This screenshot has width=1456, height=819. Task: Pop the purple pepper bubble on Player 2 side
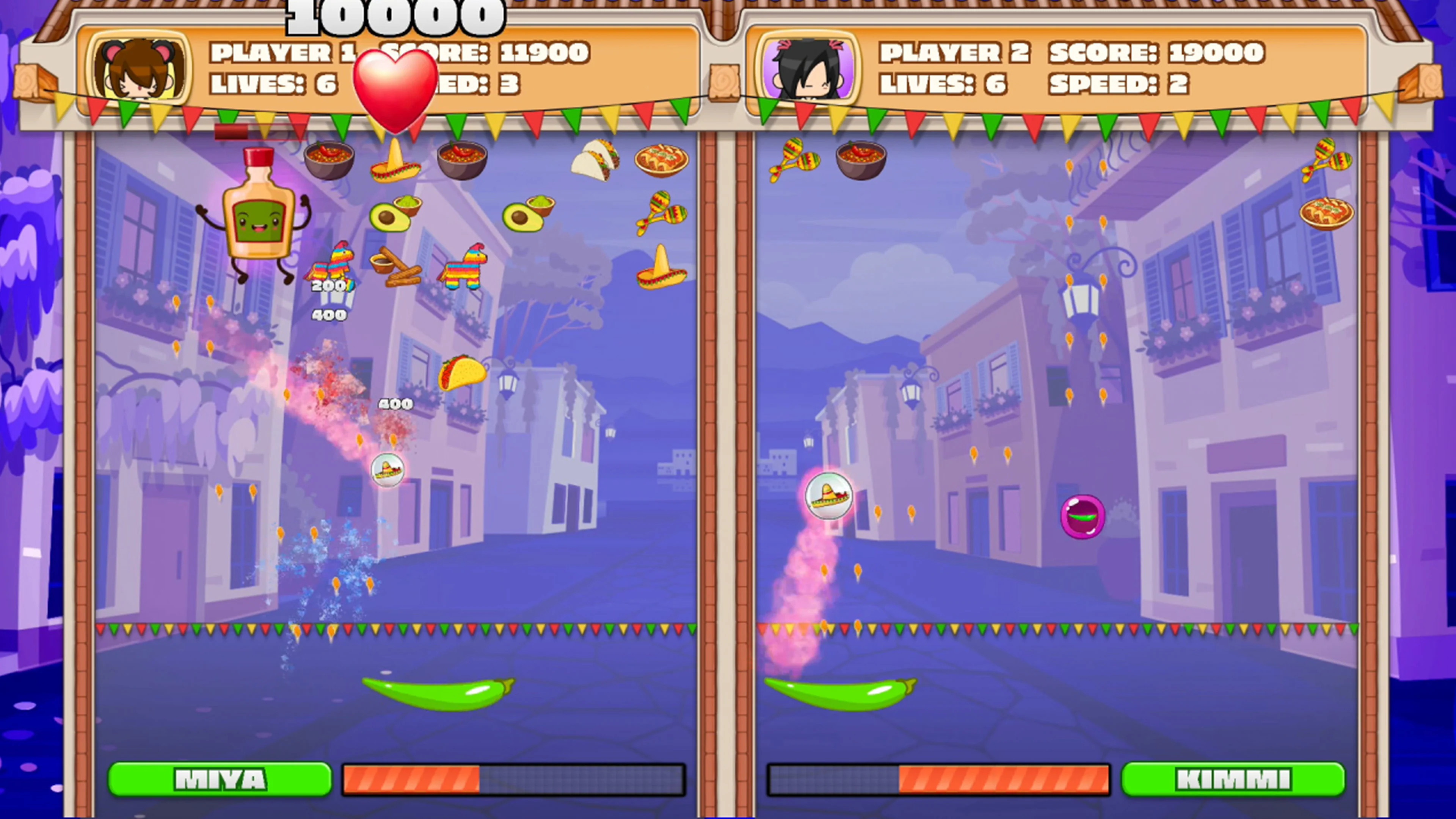[x=1083, y=517]
